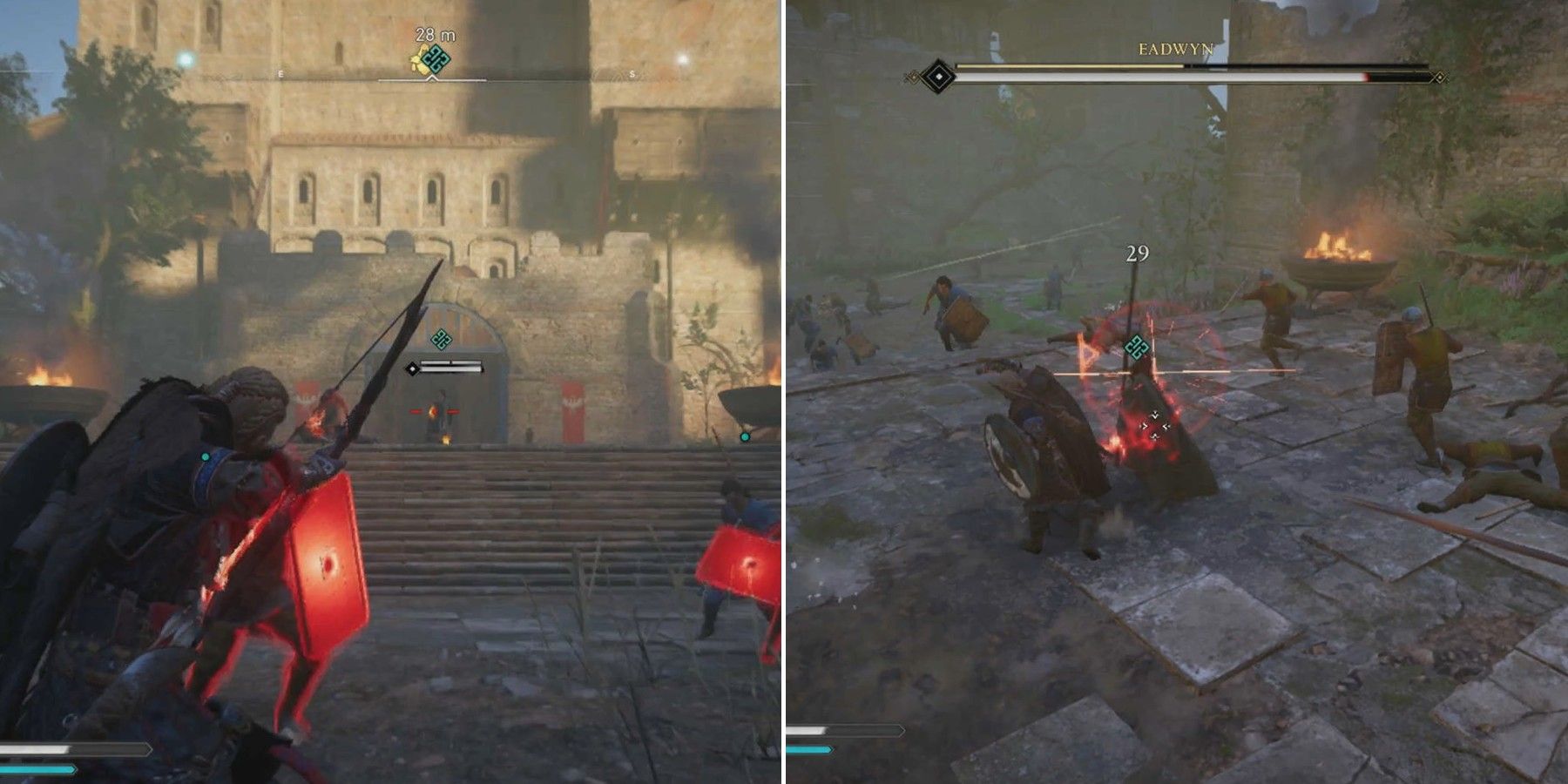Click the E direction letter on the compass
The width and height of the screenshot is (1568, 784).
coord(280,73)
